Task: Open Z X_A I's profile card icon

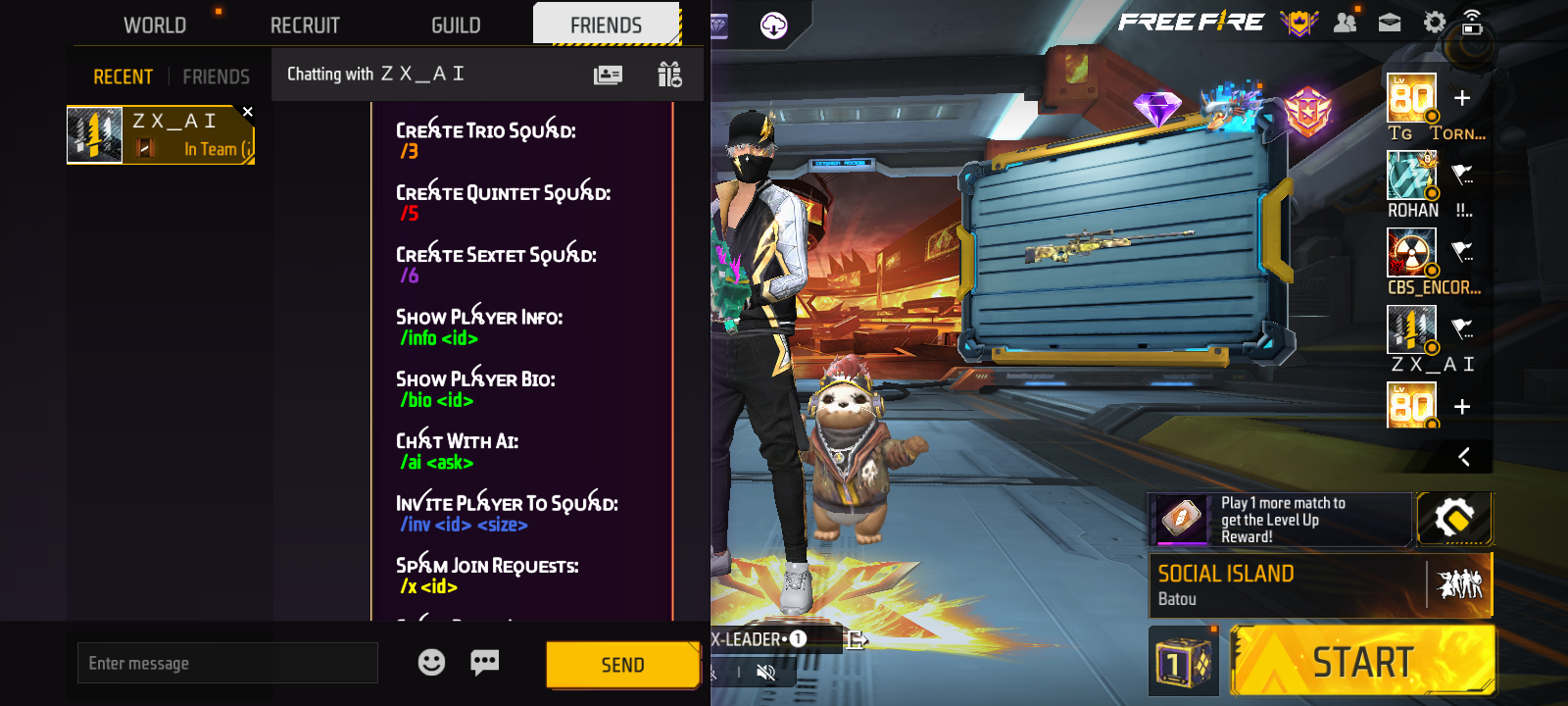Action: coord(608,75)
